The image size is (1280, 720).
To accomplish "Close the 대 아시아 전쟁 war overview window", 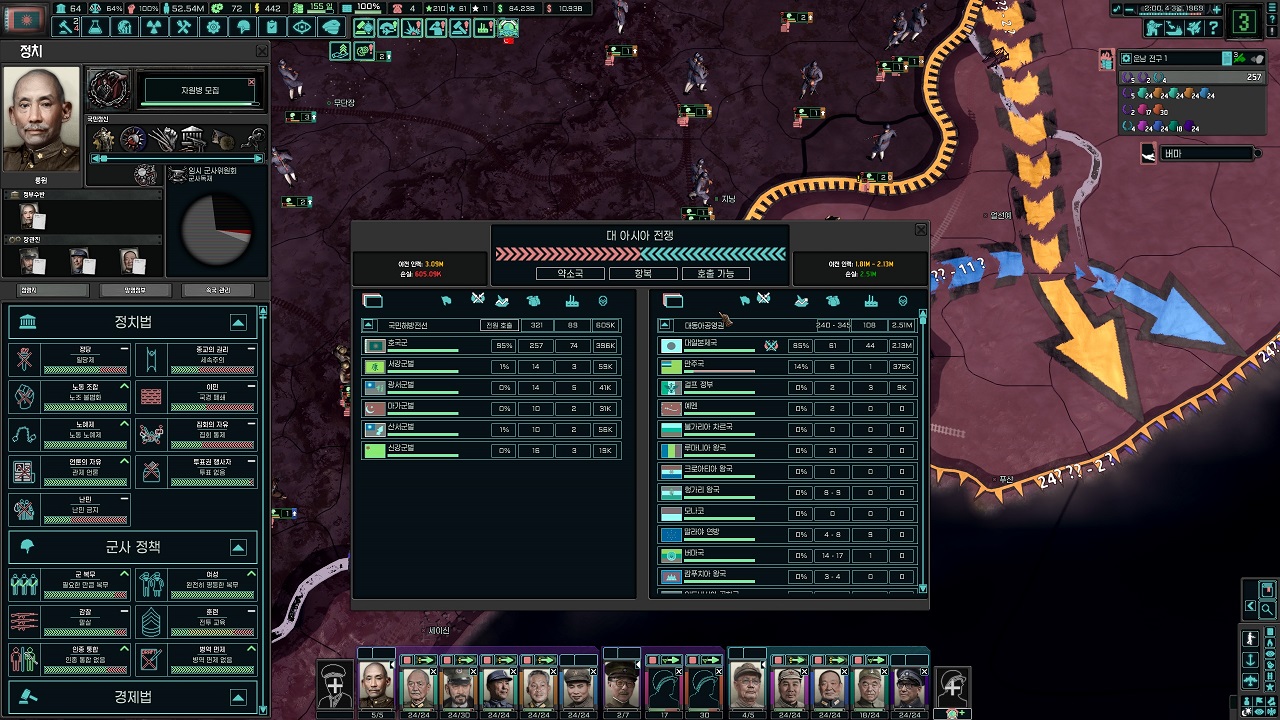I will coord(920,230).
